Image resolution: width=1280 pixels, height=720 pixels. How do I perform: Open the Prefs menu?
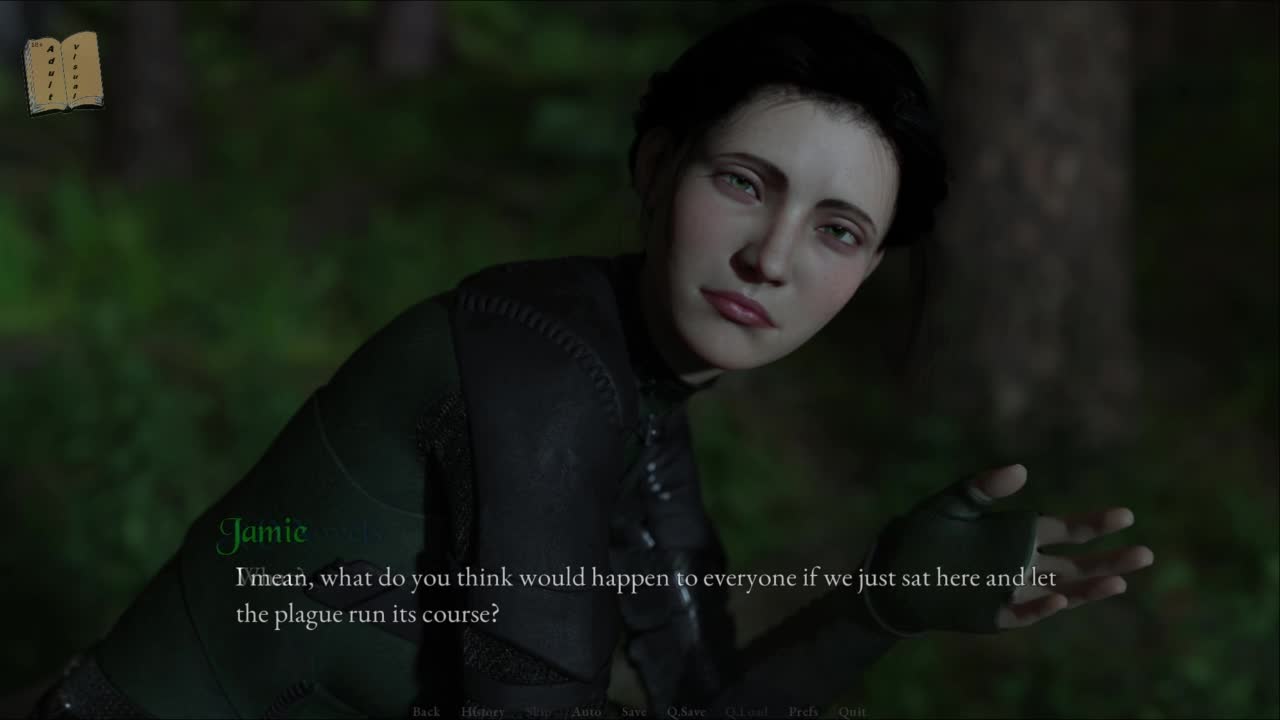click(803, 711)
